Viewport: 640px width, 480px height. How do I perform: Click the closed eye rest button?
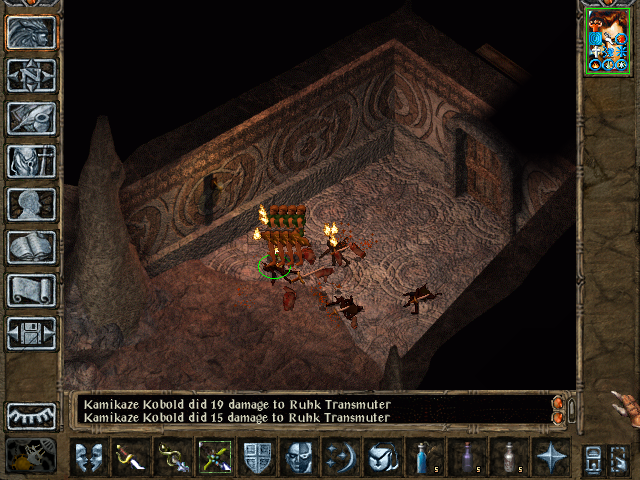(31, 415)
